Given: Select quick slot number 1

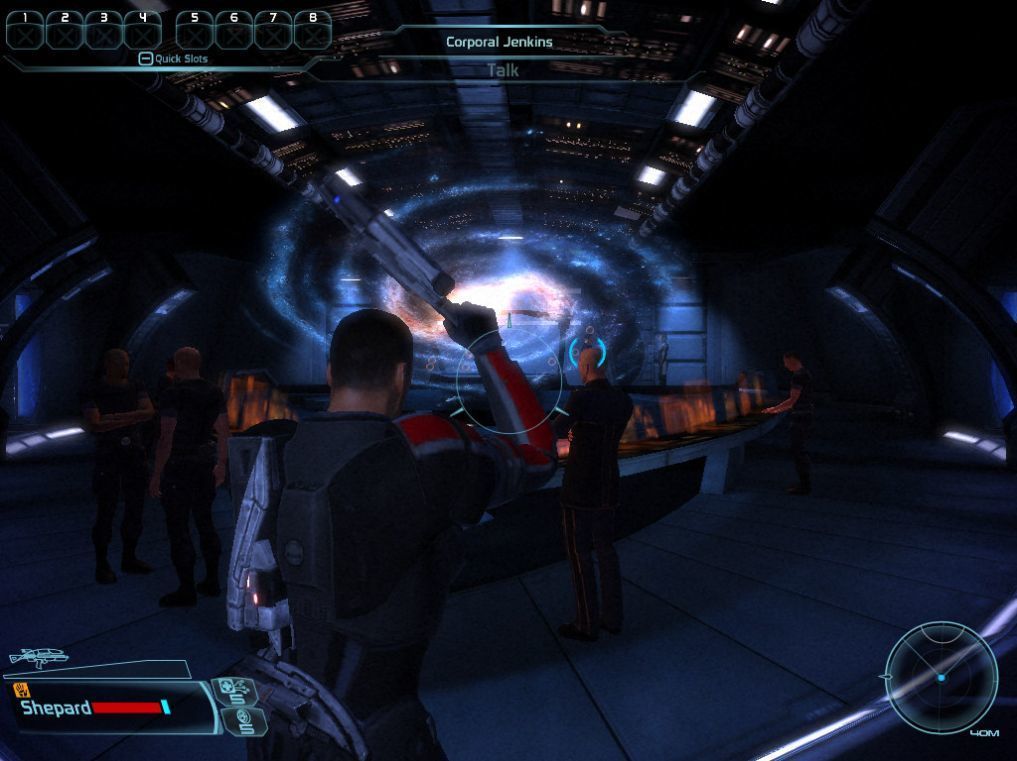Looking at the screenshot, I should tap(26, 30).
